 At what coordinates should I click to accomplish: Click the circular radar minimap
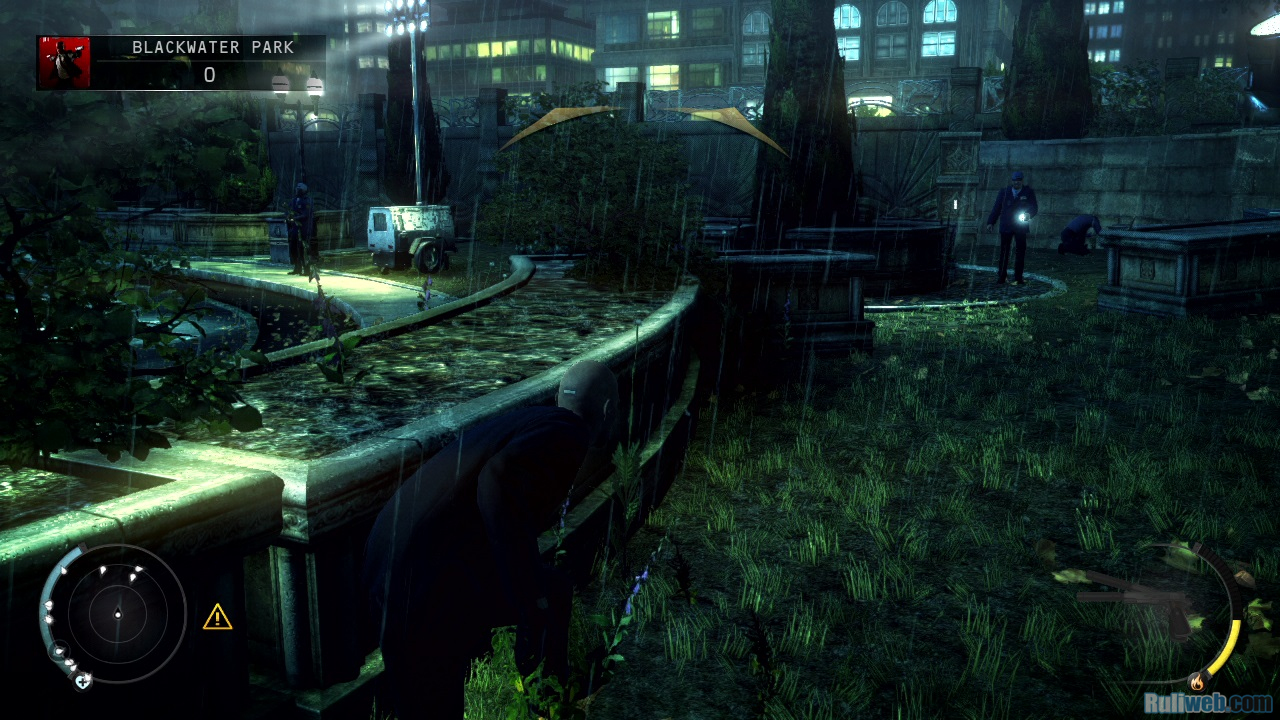tap(117, 612)
